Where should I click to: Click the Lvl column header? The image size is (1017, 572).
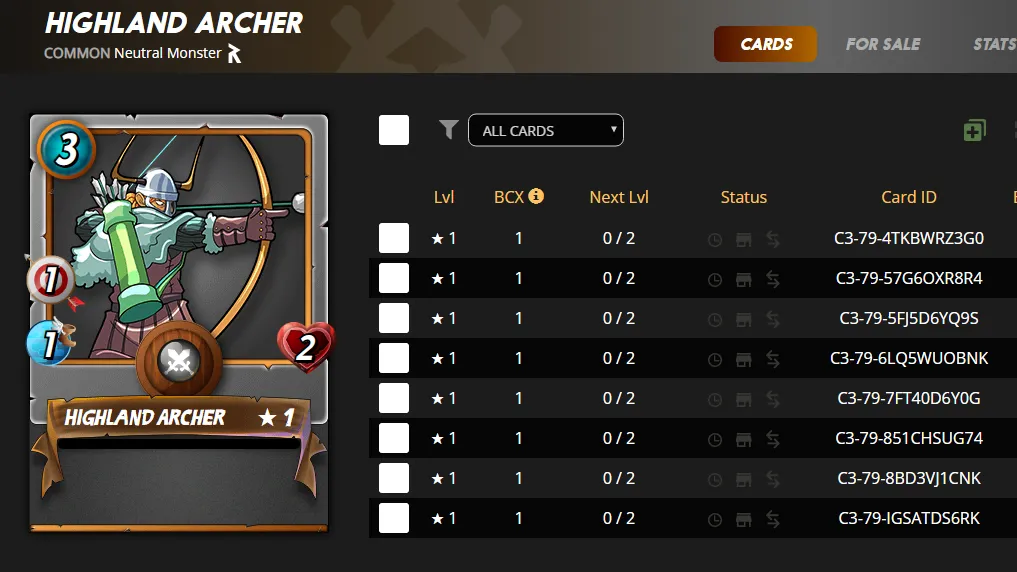coord(444,197)
